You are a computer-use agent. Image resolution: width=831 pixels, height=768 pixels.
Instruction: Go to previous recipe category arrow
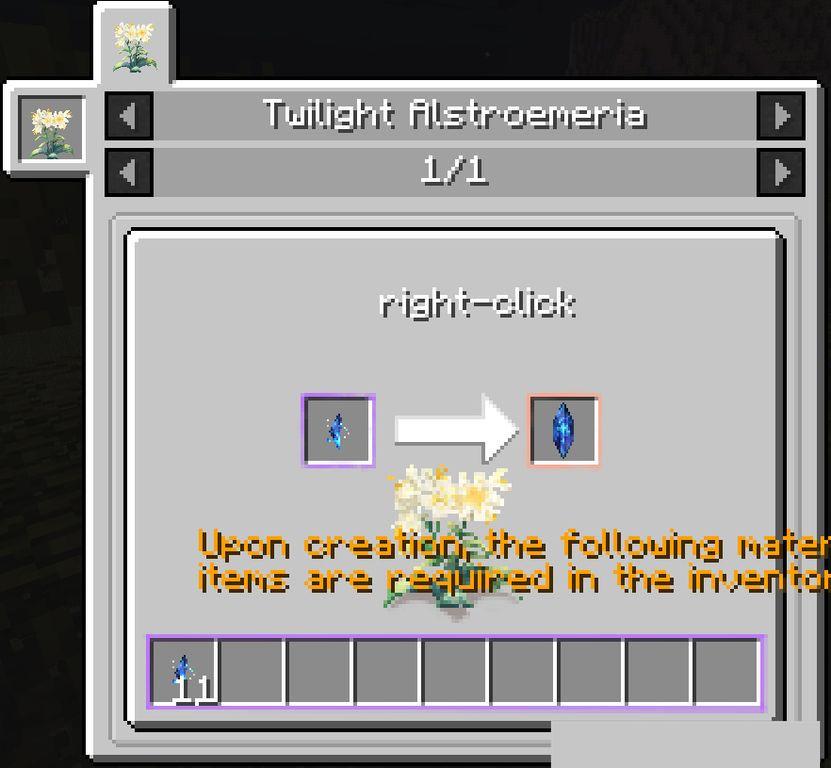point(129,115)
